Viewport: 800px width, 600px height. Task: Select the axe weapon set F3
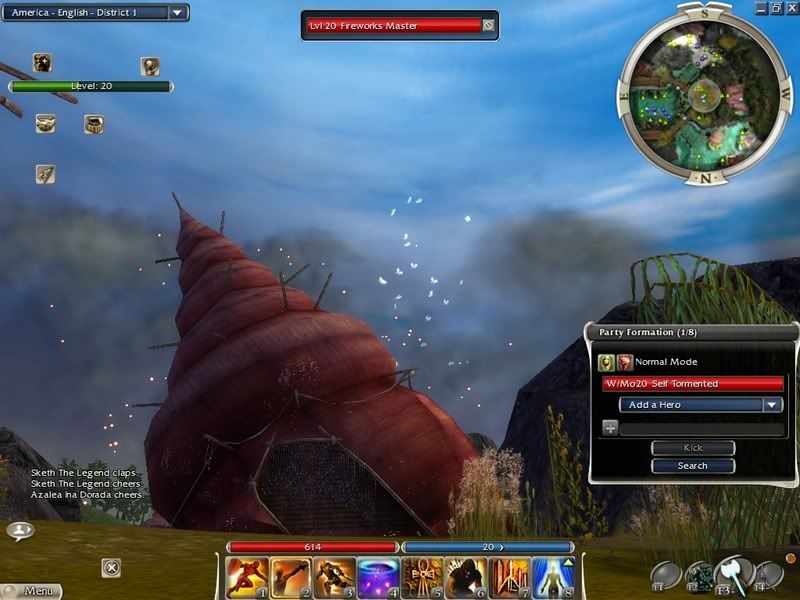(x=733, y=573)
